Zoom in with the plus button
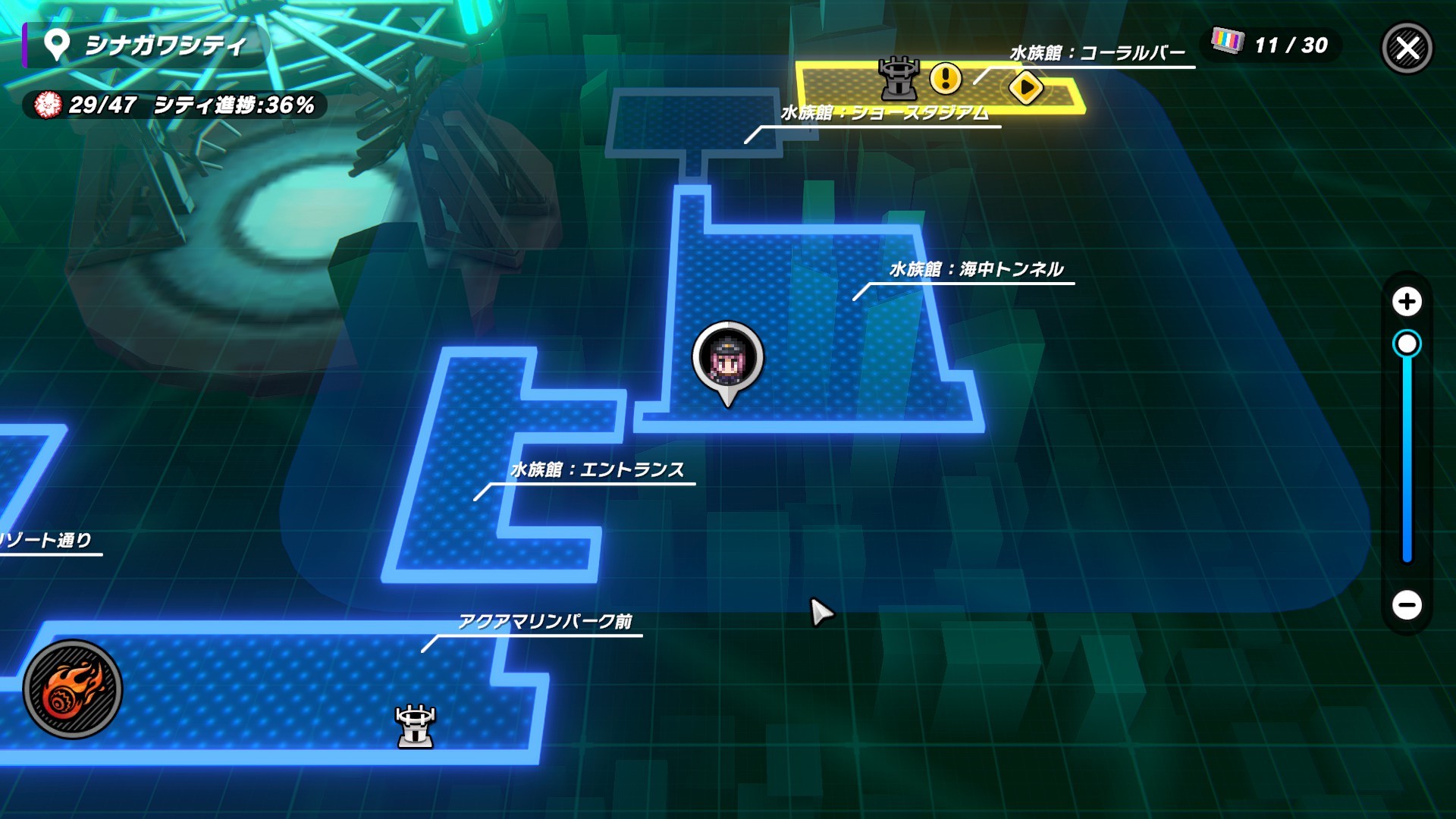Screen dimensions: 1456x819 pos(1407,302)
